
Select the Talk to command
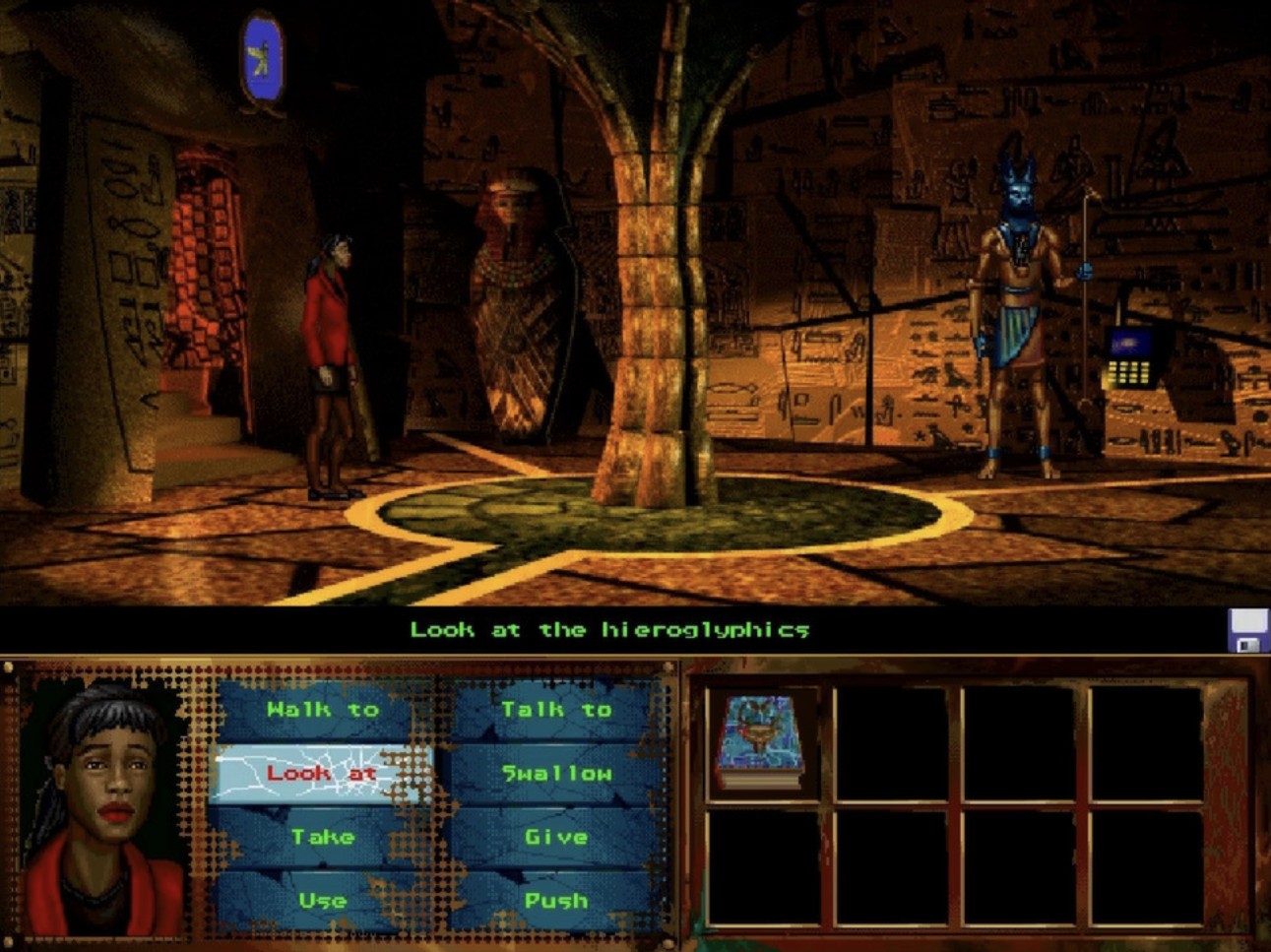(x=556, y=710)
